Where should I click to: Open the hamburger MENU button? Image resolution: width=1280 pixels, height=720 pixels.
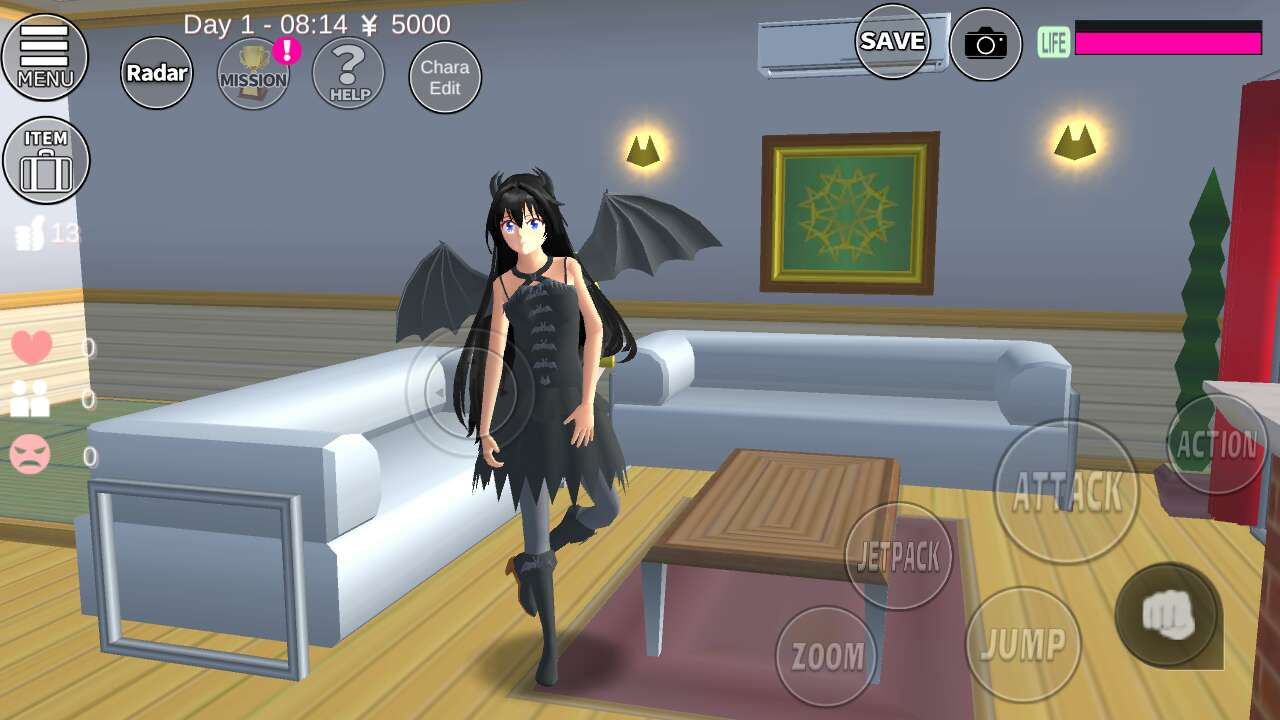click(45, 56)
